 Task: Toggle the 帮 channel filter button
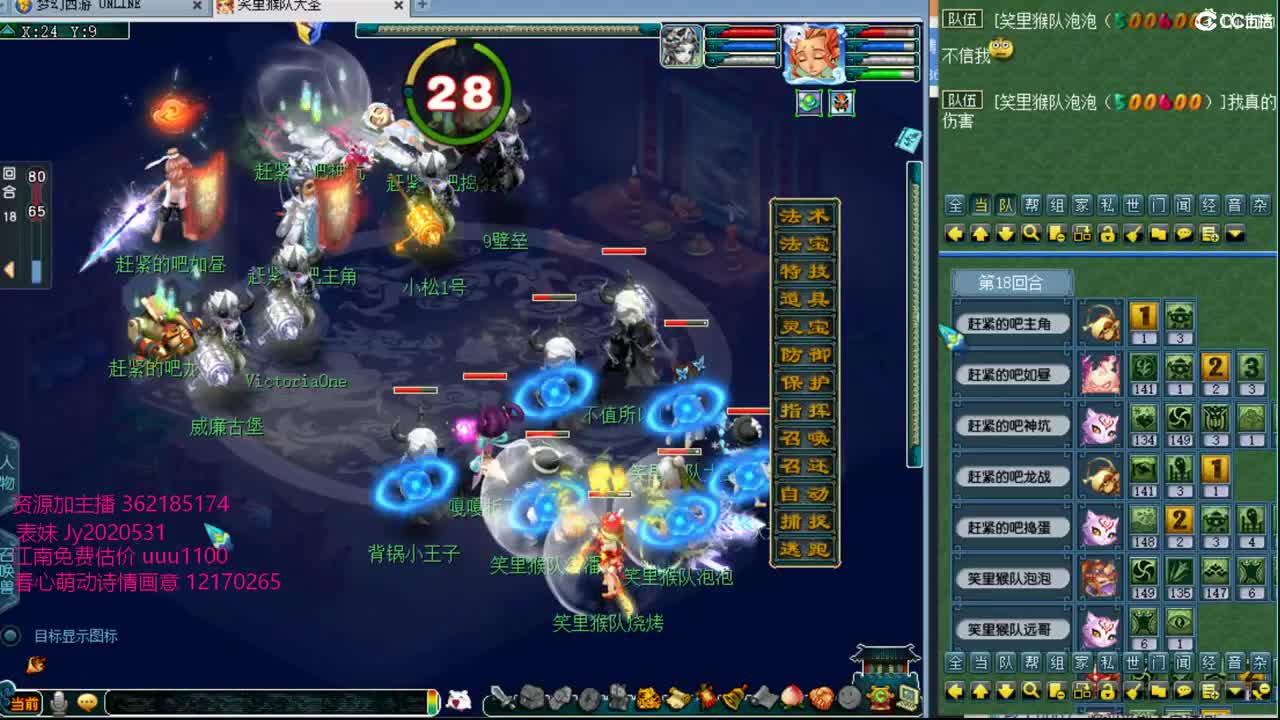[x=1031, y=207]
